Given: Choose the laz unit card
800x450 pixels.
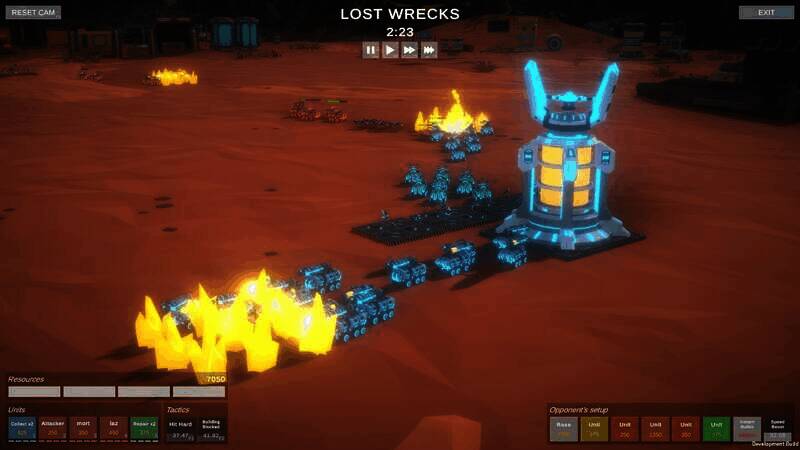Looking at the screenshot, I should click(113, 428).
